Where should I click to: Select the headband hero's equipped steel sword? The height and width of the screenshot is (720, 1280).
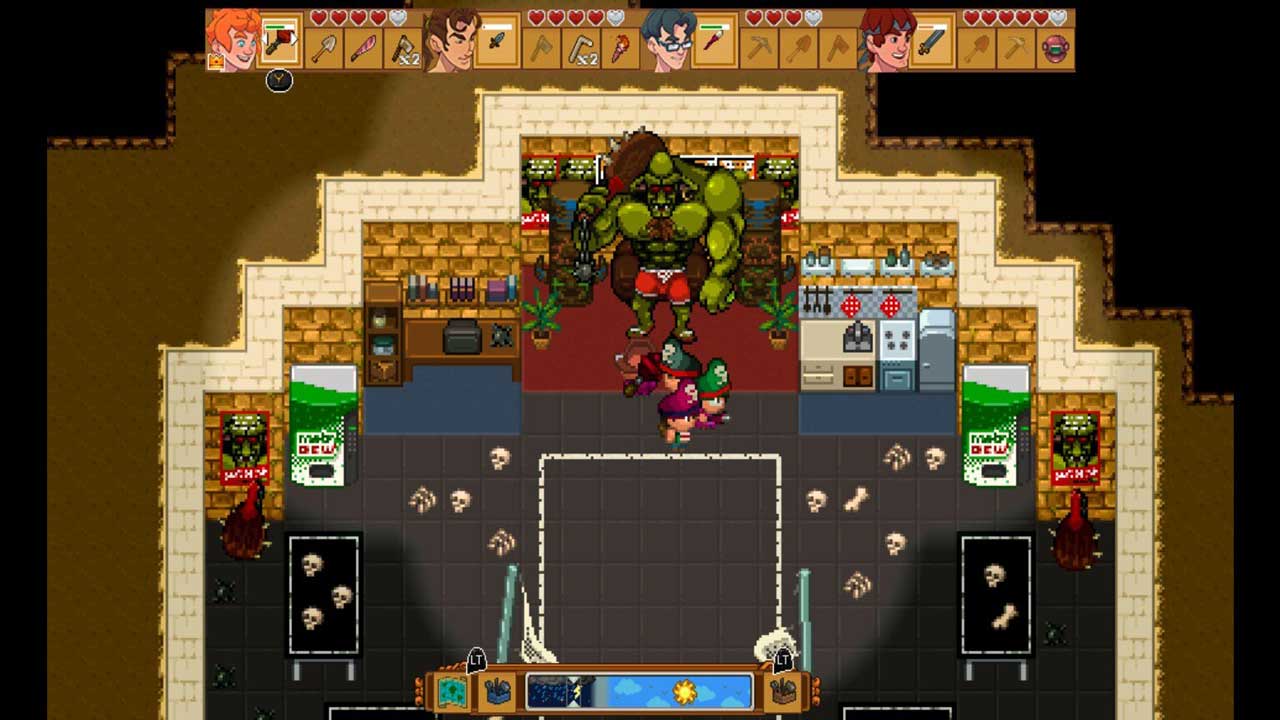932,42
